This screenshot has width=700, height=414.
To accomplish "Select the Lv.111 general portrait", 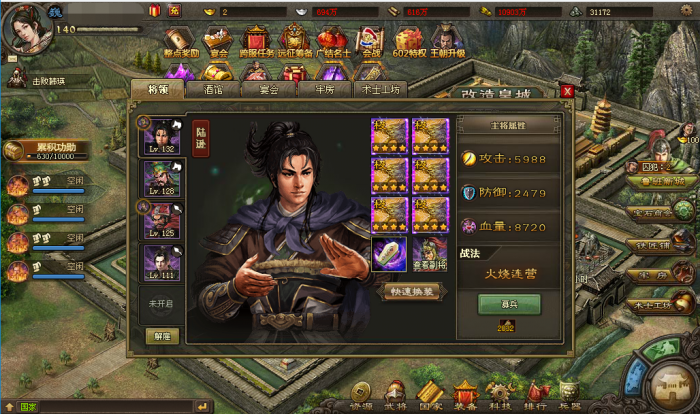I will click(161, 263).
